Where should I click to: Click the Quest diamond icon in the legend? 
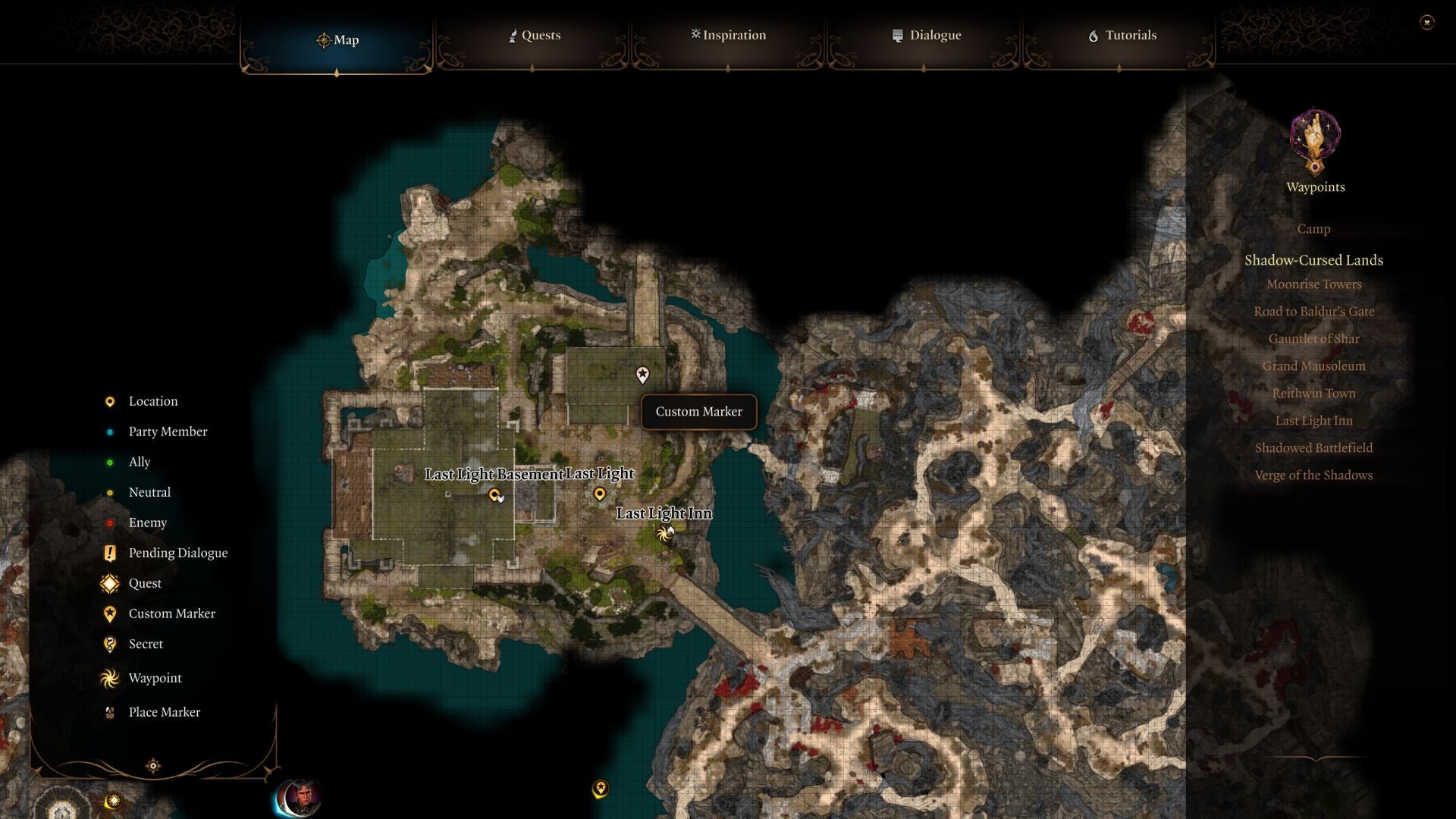tap(109, 583)
